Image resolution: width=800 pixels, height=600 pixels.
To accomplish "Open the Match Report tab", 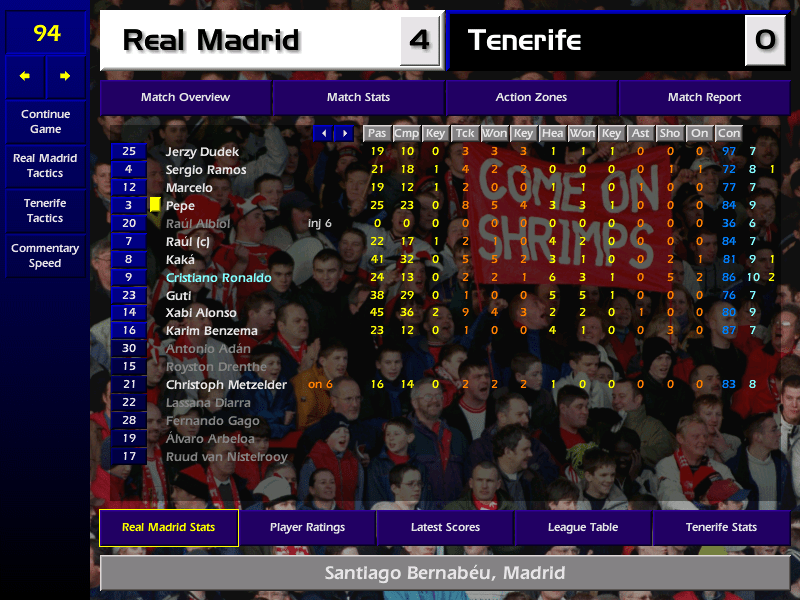I will click(x=704, y=98).
